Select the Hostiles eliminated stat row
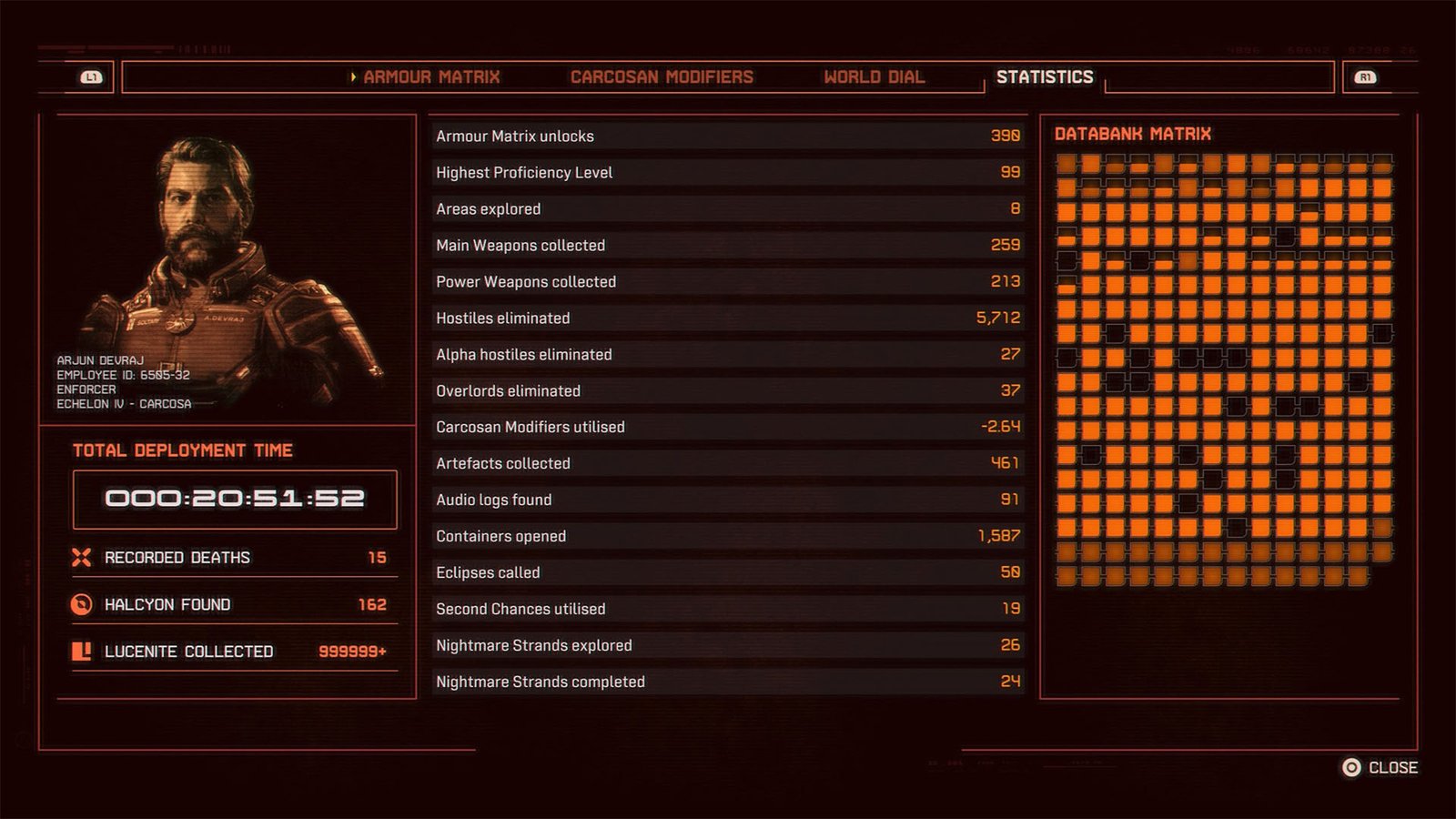 726,318
